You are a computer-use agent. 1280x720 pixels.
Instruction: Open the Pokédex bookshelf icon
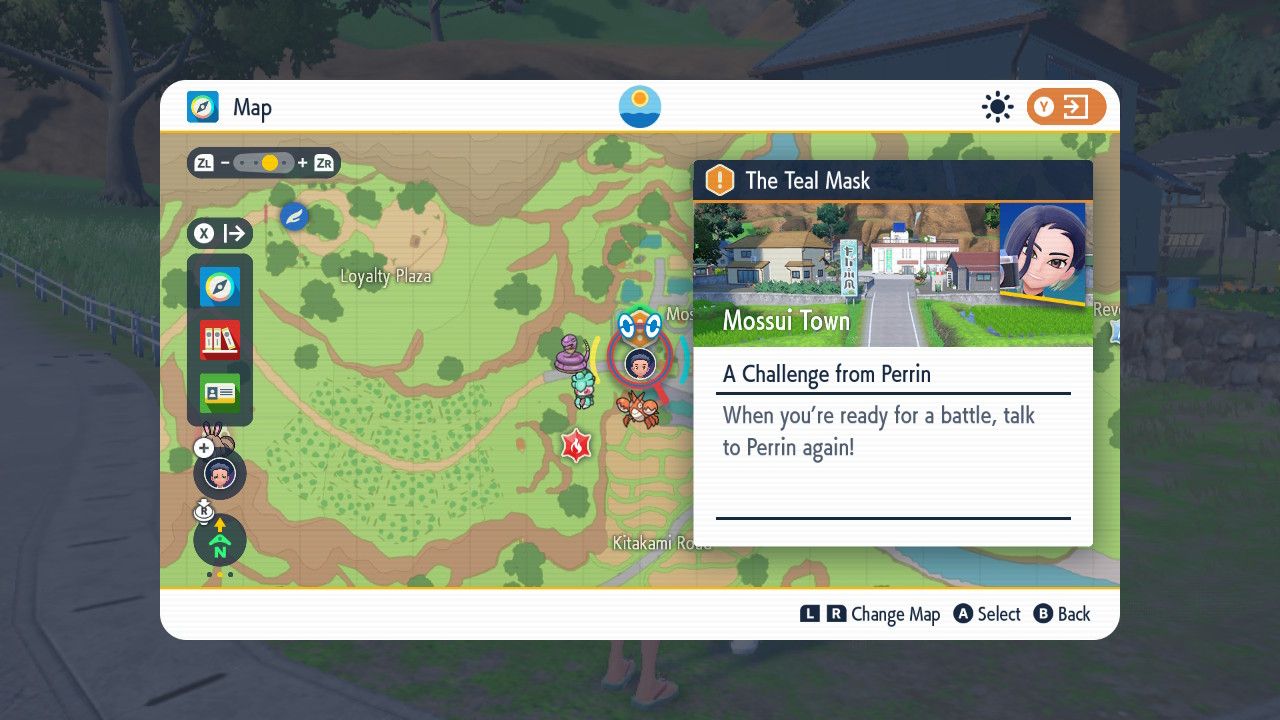point(220,340)
